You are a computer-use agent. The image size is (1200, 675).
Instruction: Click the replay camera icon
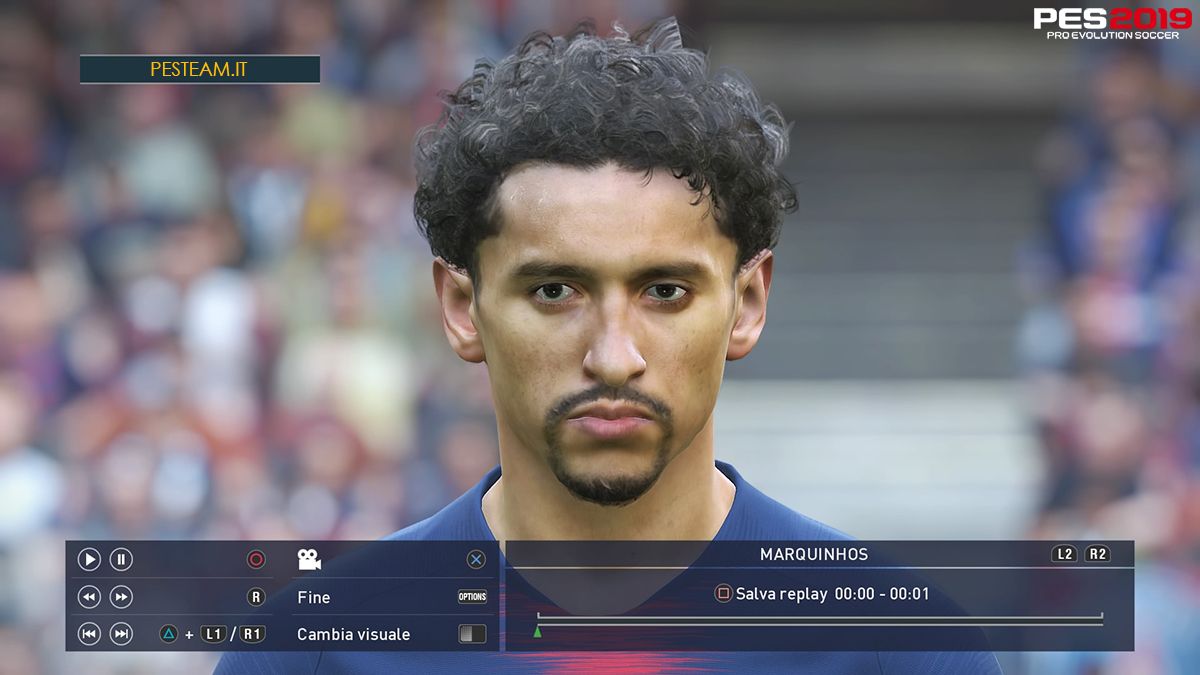point(309,560)
